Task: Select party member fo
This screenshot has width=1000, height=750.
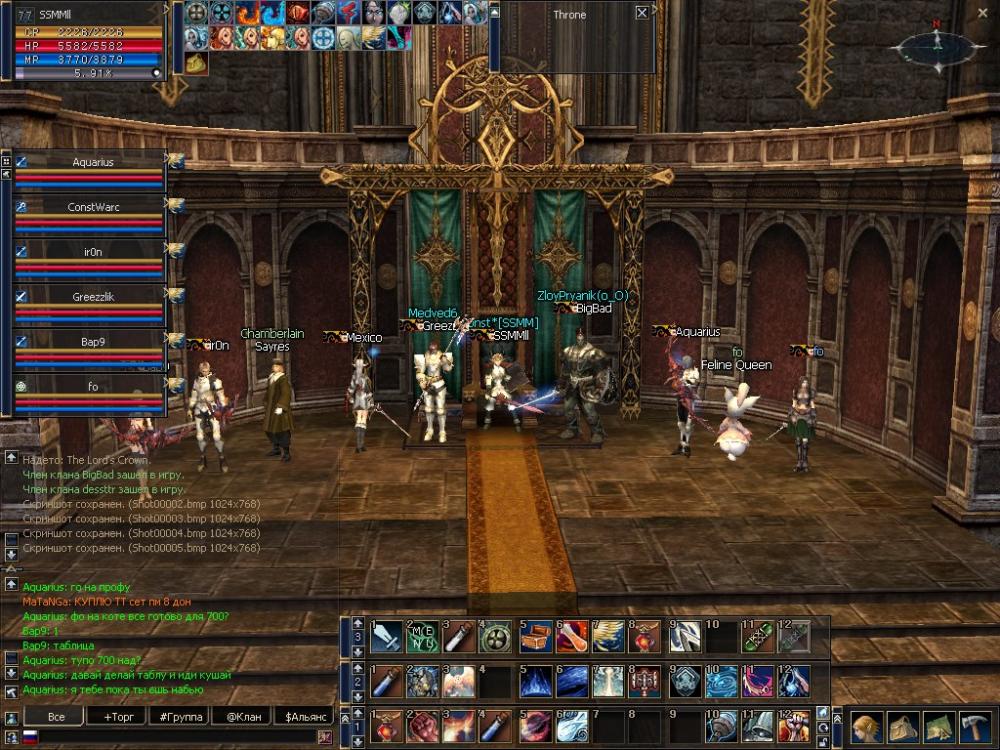Action: tap(92, 386)
